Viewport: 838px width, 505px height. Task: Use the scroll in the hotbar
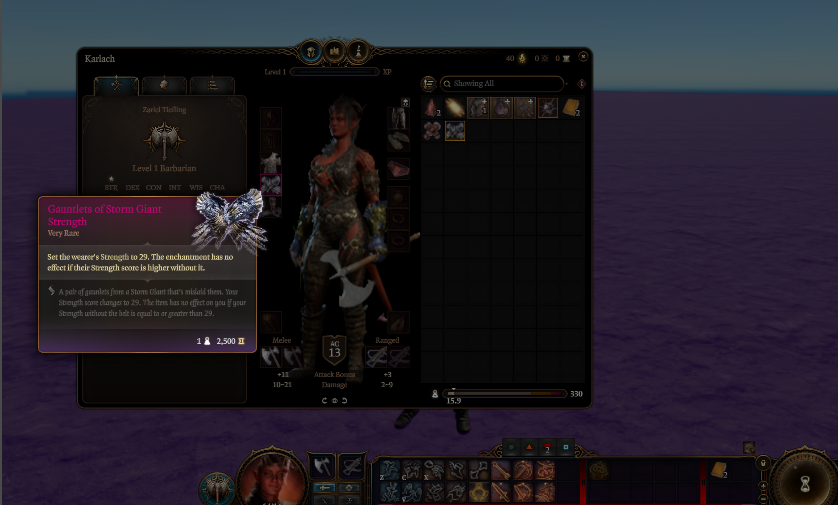click(x=717, y=471)
